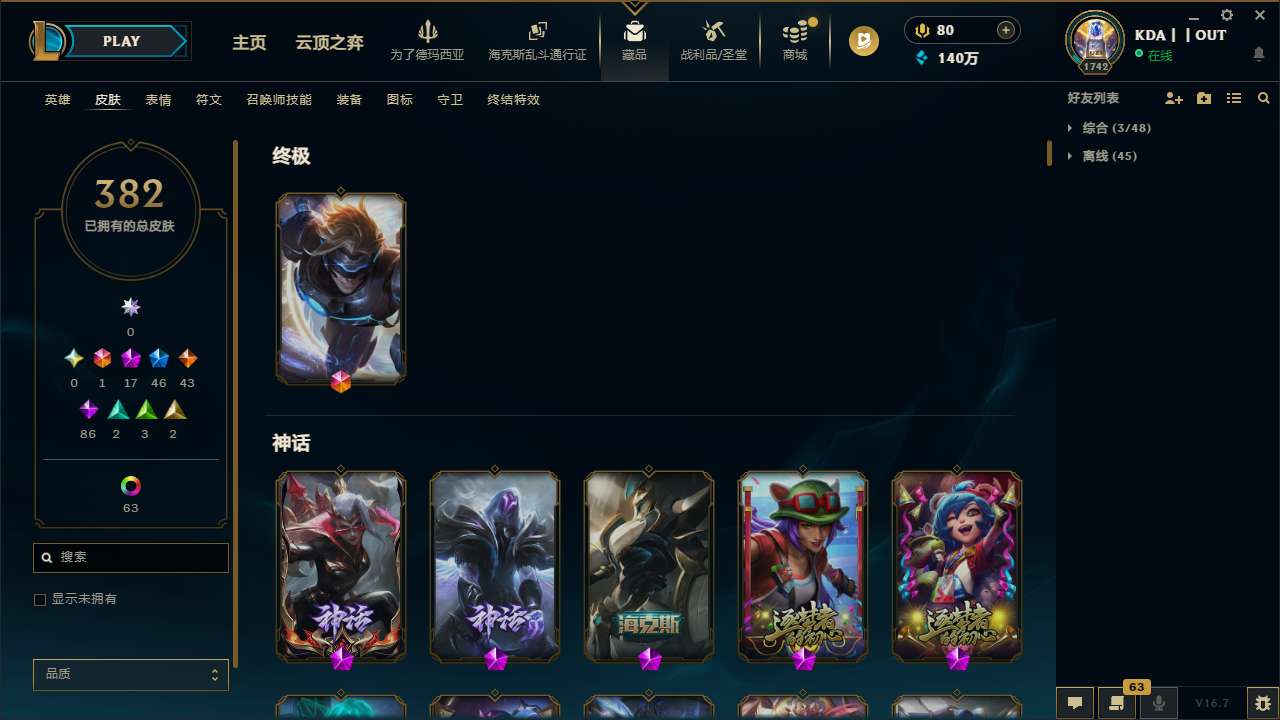1280x720 pixels.
Task: Click the rainbow chroma color wheel
Action: [x=130, y=484]
